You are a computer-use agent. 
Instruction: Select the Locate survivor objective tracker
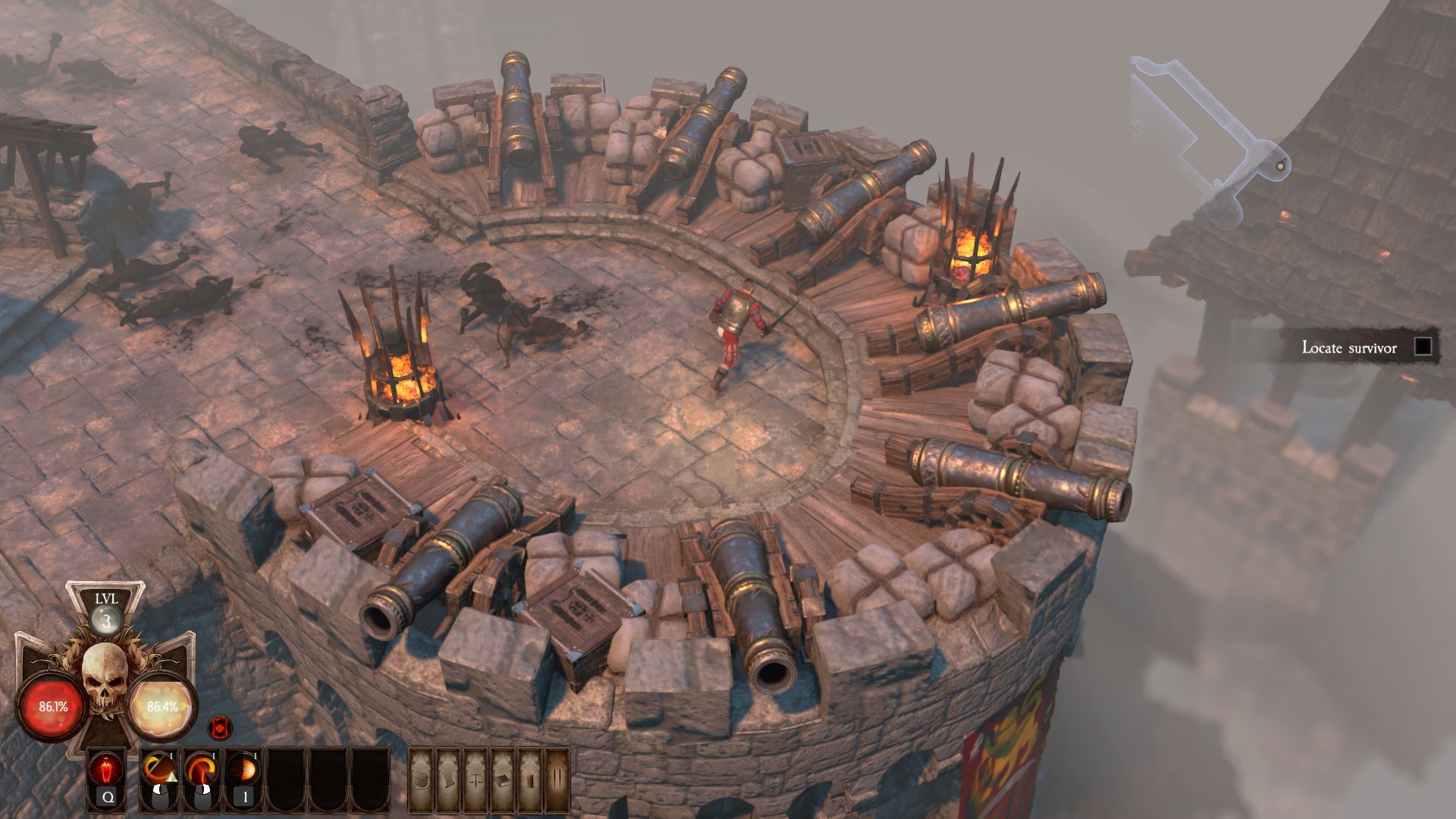(x=1349, y=347)
